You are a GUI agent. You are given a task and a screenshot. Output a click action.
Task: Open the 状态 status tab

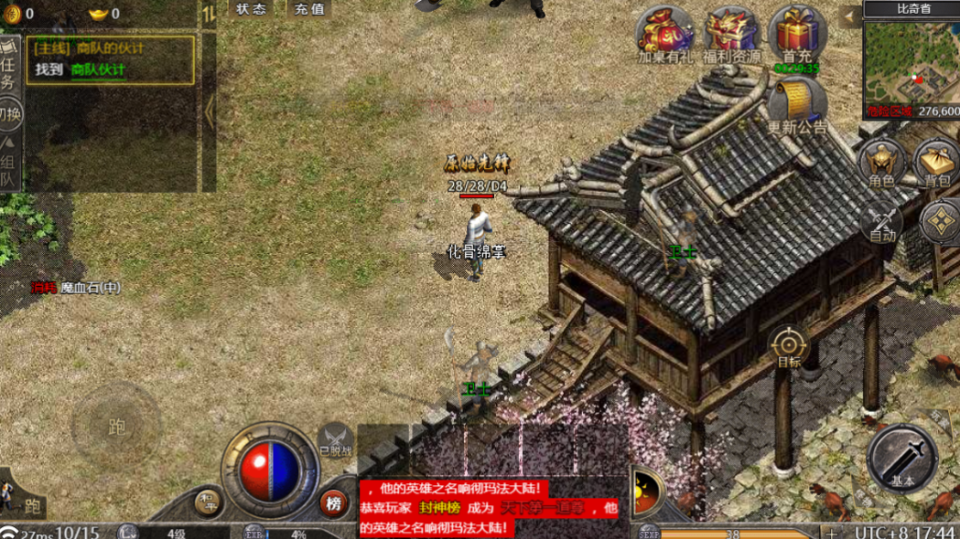(x=251, y=9)
